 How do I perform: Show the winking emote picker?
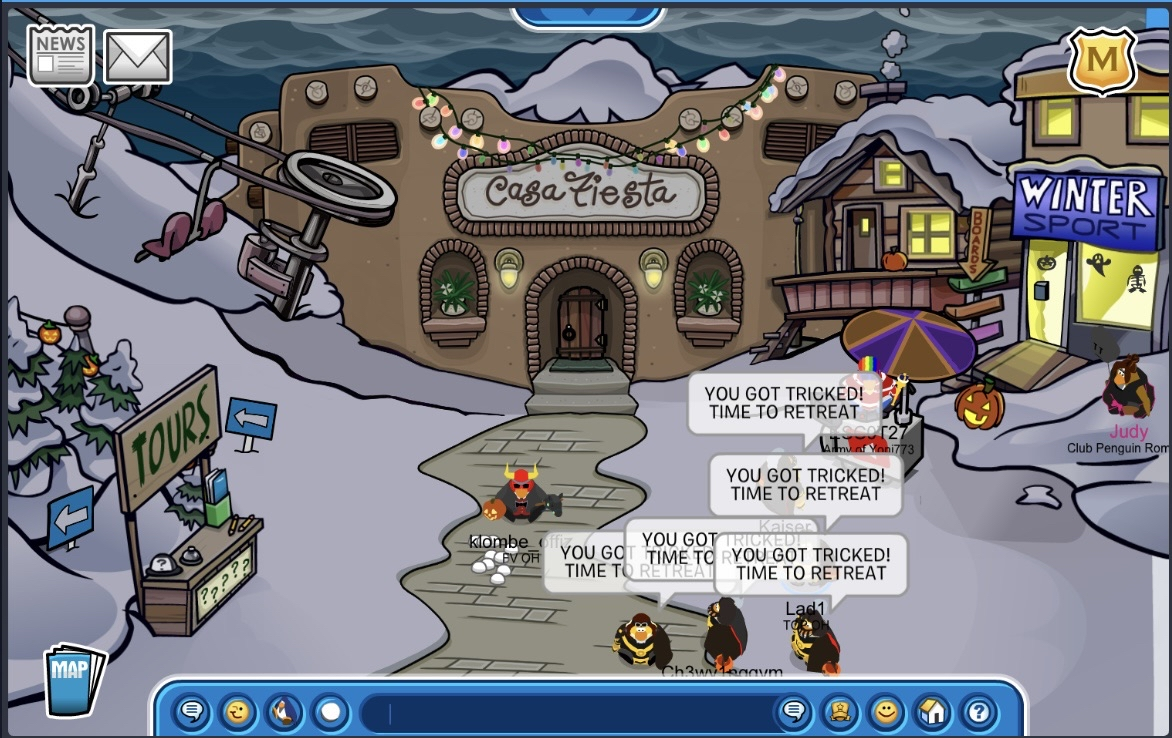coord(238,713)
